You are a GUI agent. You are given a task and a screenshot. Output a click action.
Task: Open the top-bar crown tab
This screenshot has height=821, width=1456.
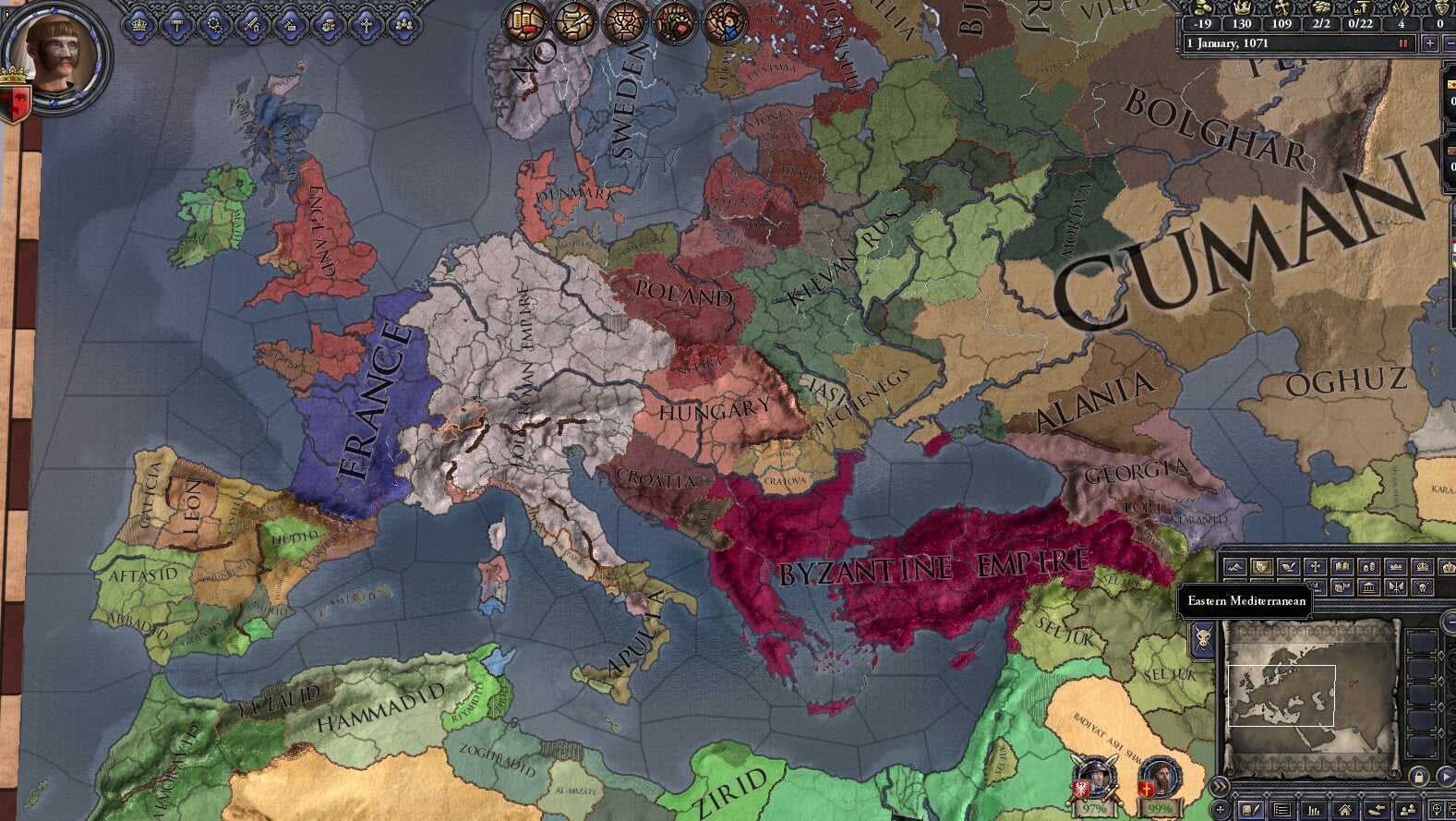(x=140, y=25)
